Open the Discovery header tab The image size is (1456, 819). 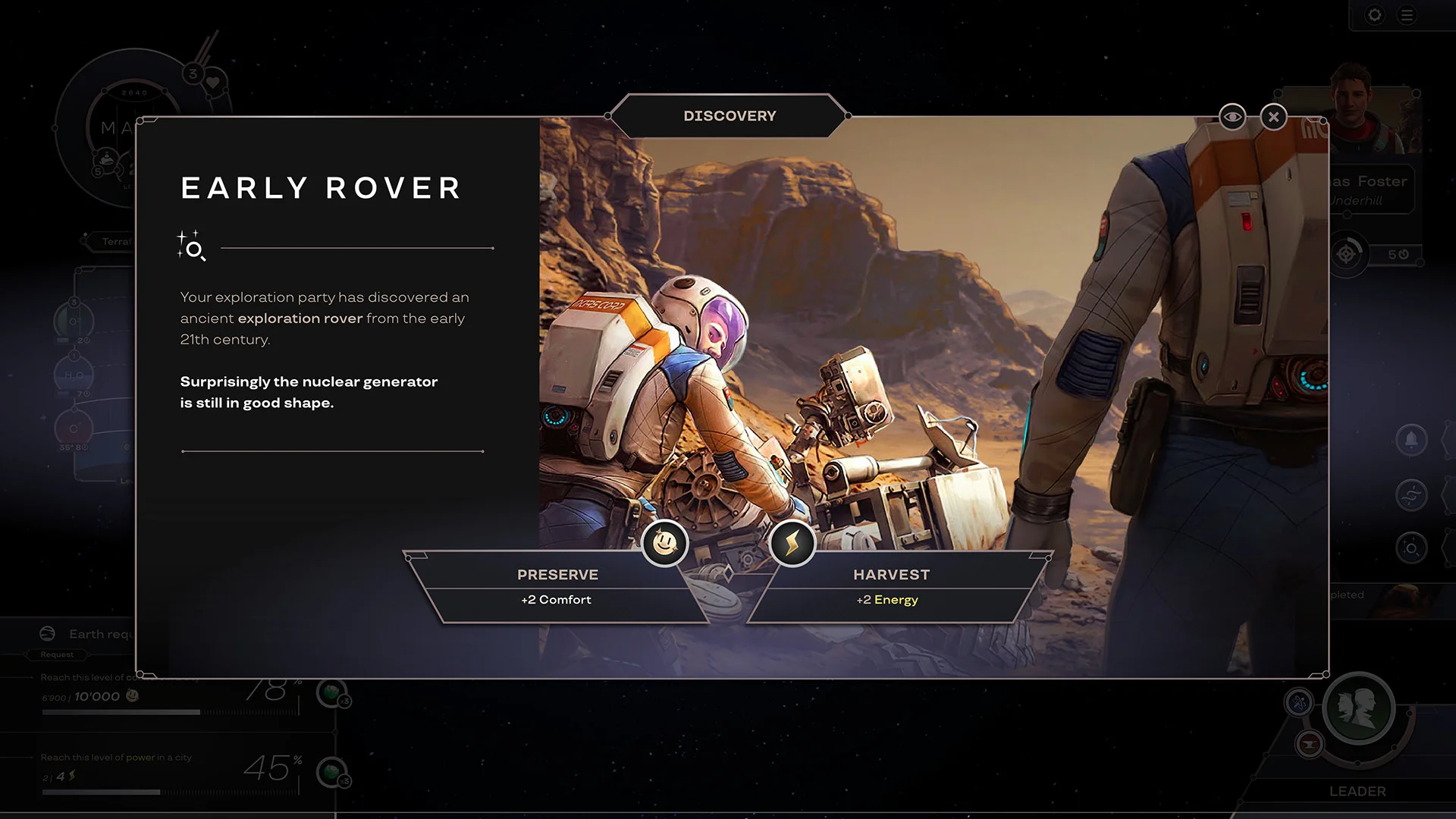point(730,115)
